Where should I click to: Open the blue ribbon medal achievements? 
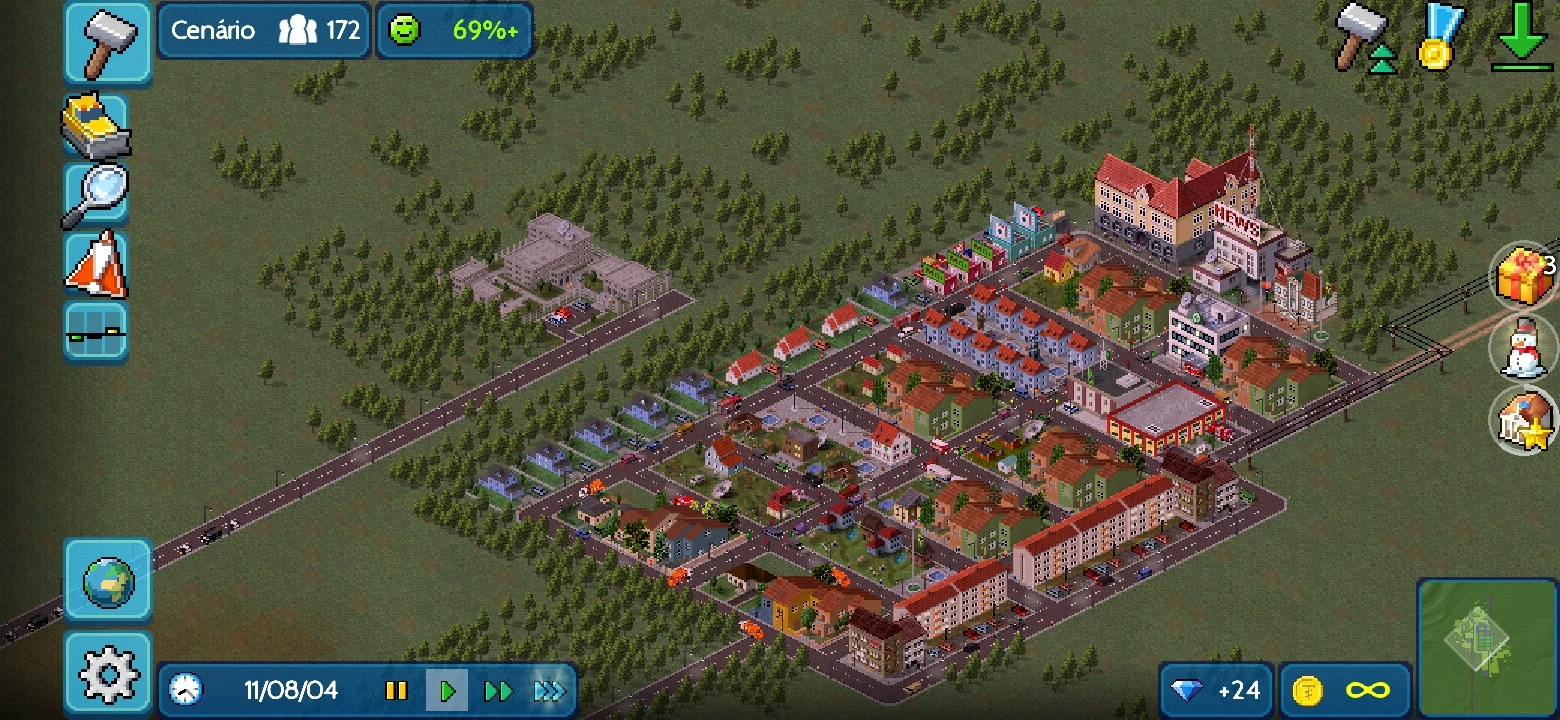[1440, 38]
